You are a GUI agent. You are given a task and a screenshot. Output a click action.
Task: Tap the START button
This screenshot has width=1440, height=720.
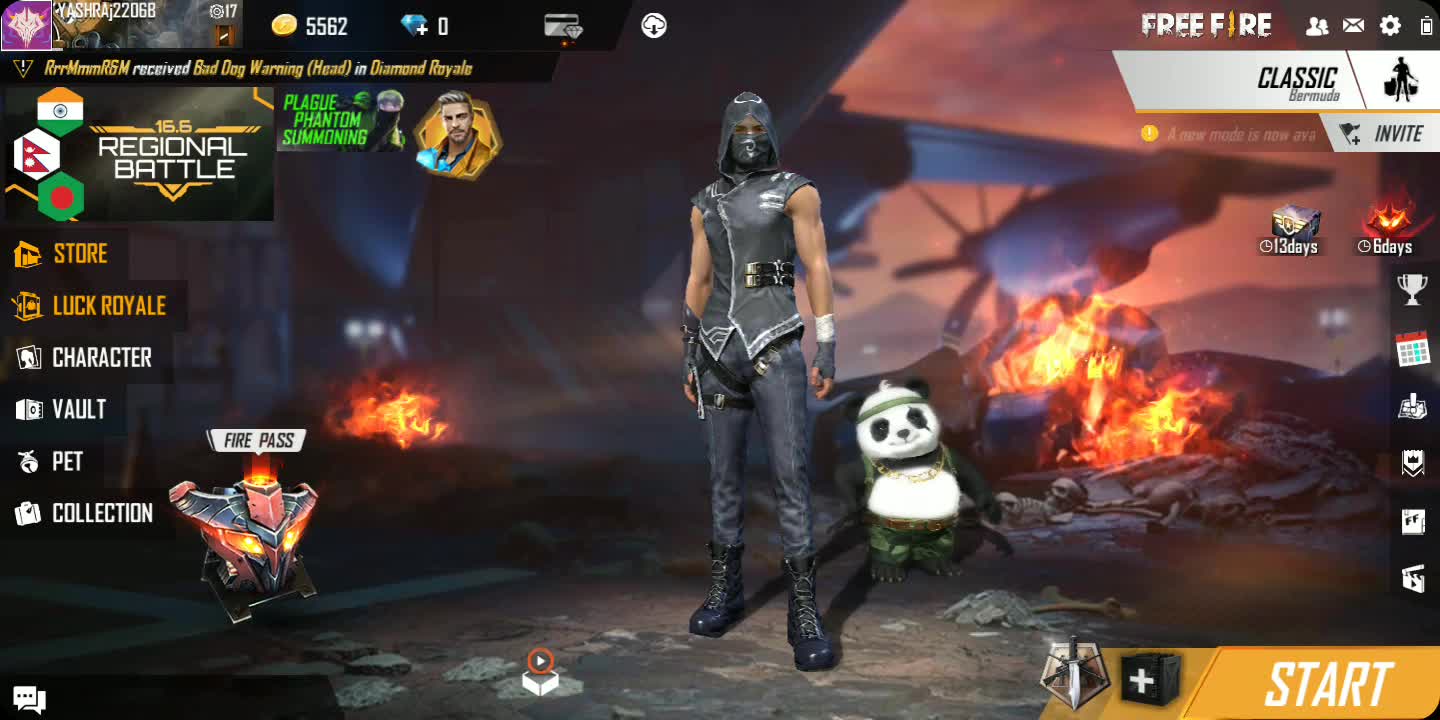click(1327, 685)
